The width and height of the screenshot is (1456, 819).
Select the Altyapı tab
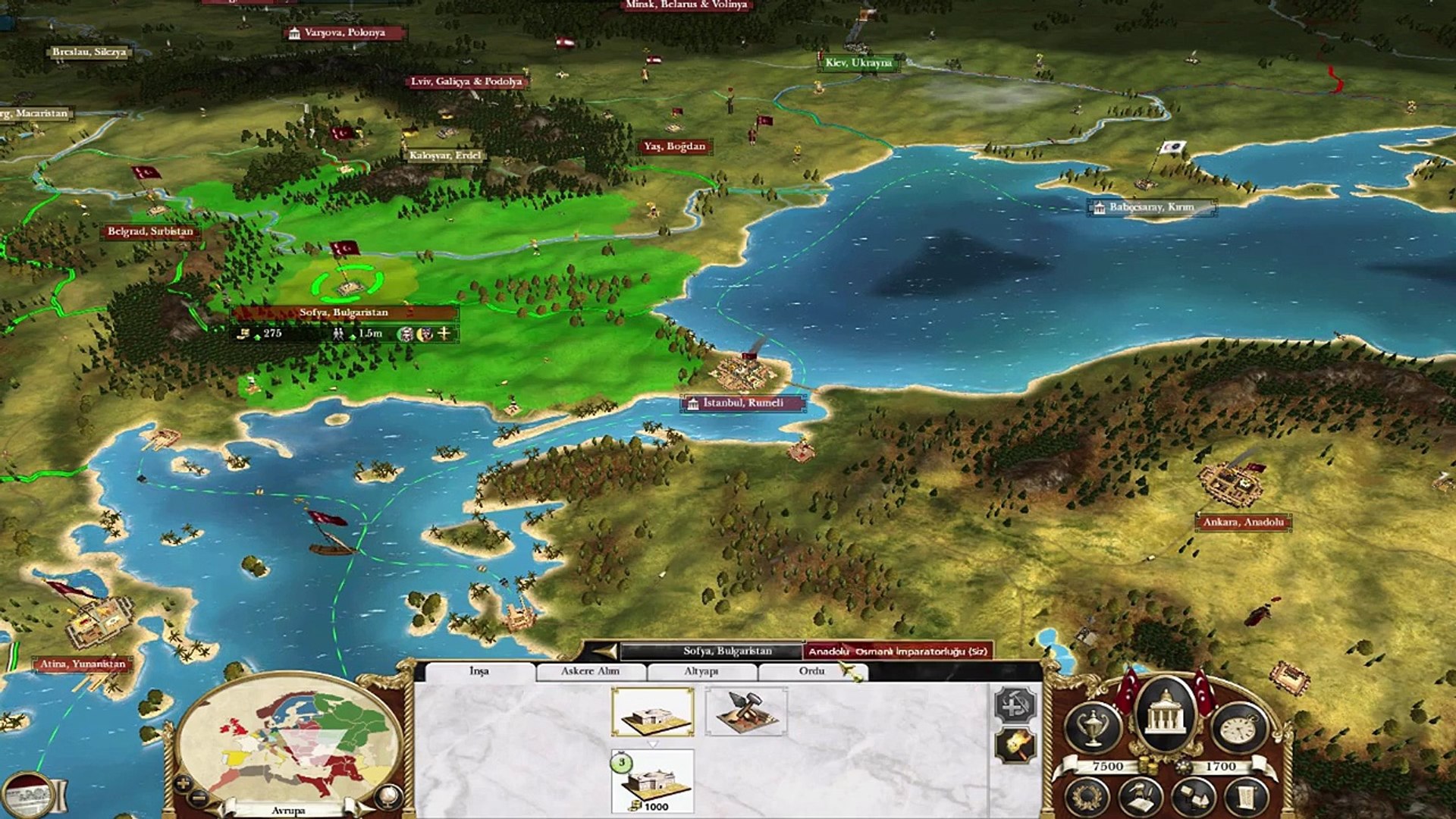701,671
